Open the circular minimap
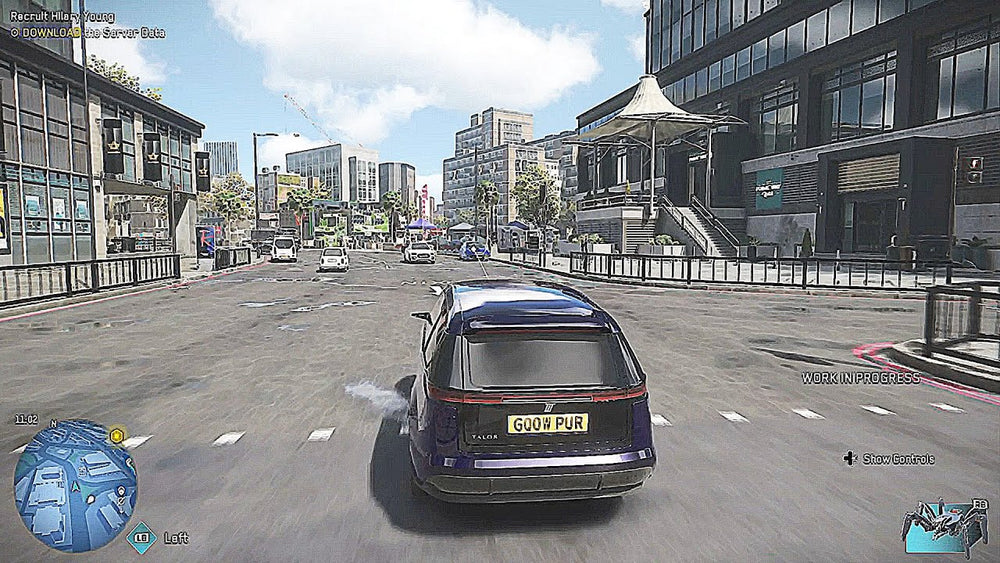 point(75,484)
